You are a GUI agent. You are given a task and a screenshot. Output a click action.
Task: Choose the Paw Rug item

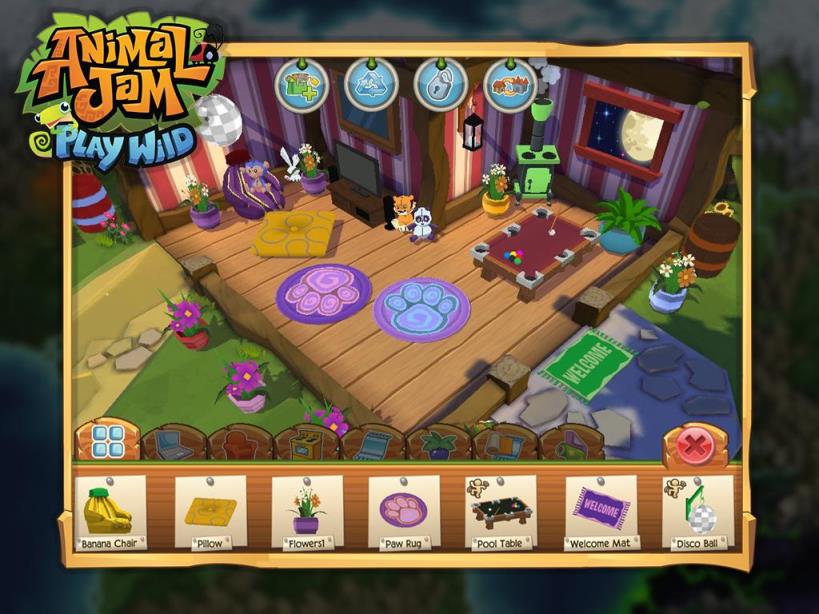click(403, 512)
